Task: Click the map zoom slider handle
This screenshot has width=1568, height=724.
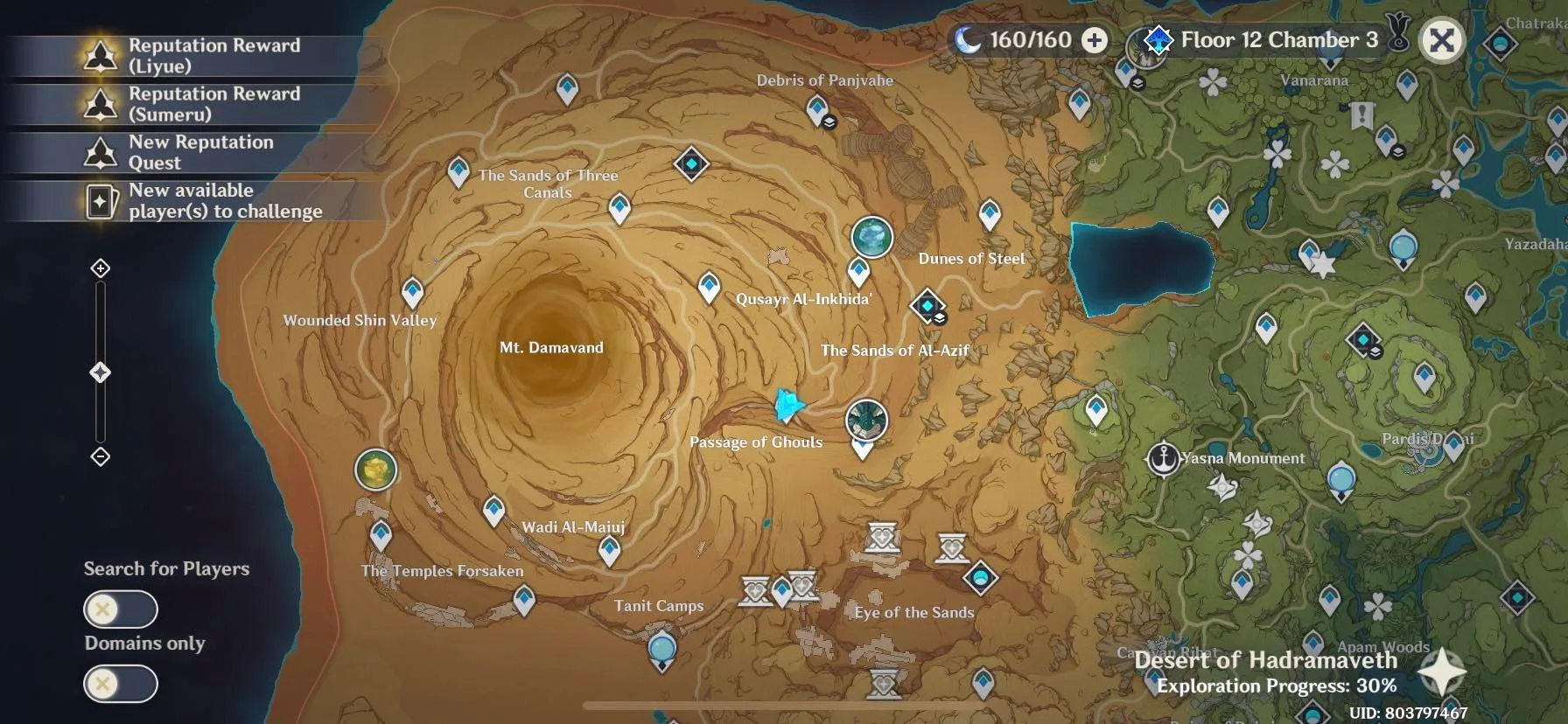Action: point(101,373)
